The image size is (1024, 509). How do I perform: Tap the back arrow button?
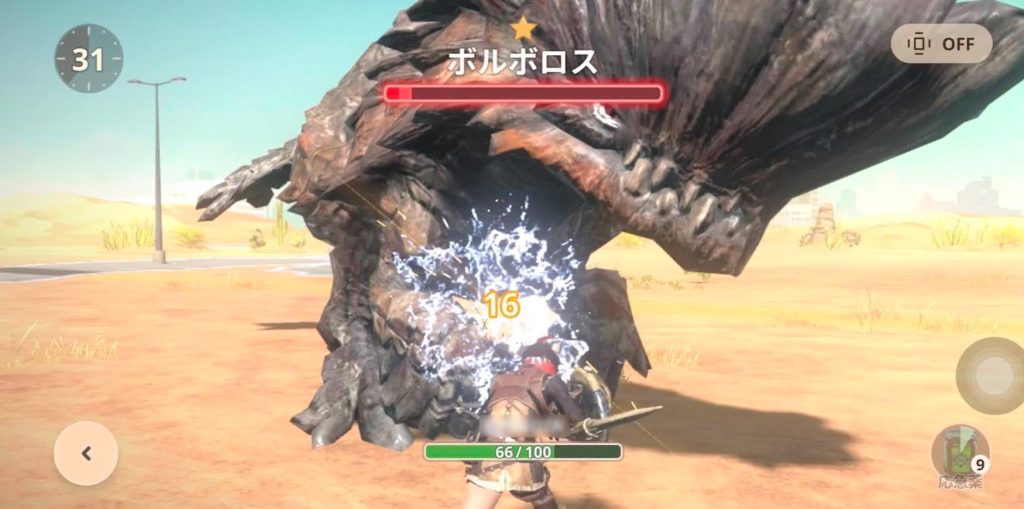click(x=86, y=453)
